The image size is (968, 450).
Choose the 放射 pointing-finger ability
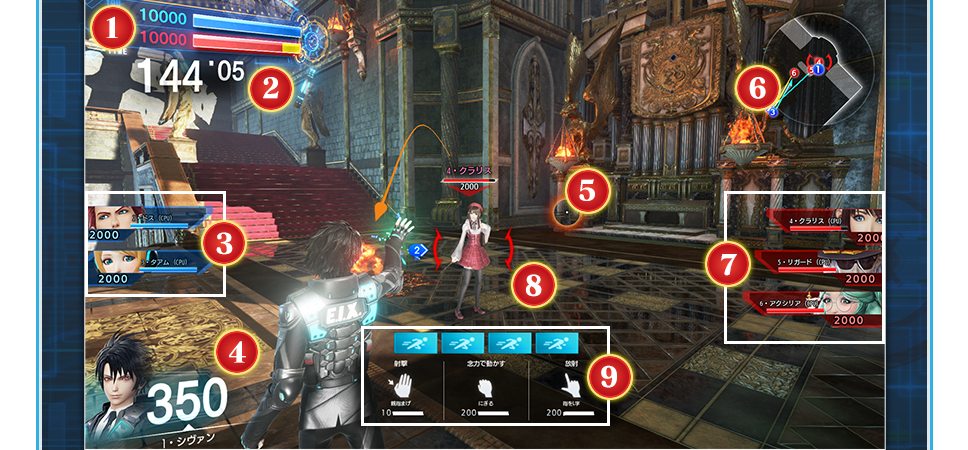click(x=572, y=386)
